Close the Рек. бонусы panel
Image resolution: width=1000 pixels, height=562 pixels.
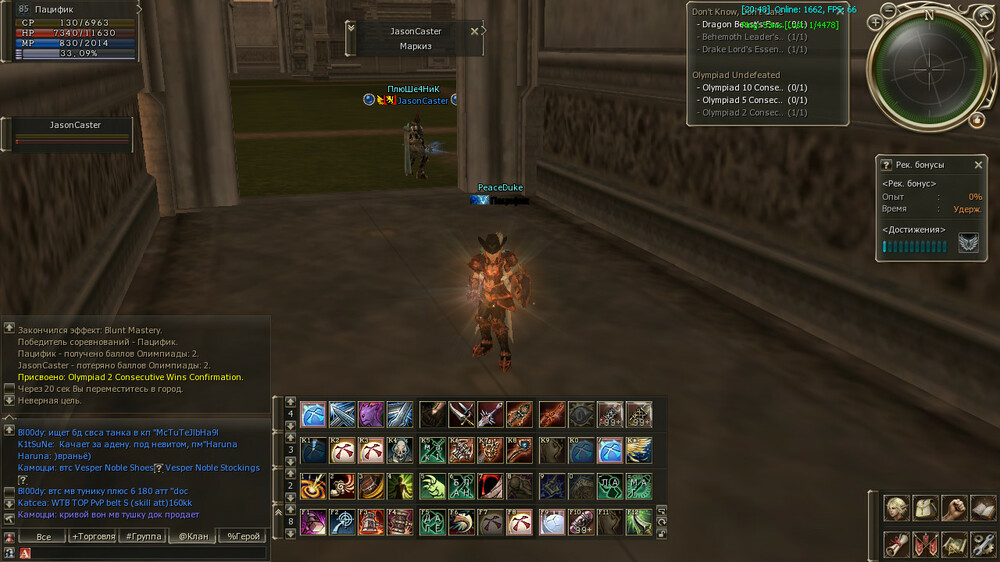pos(978,165)
